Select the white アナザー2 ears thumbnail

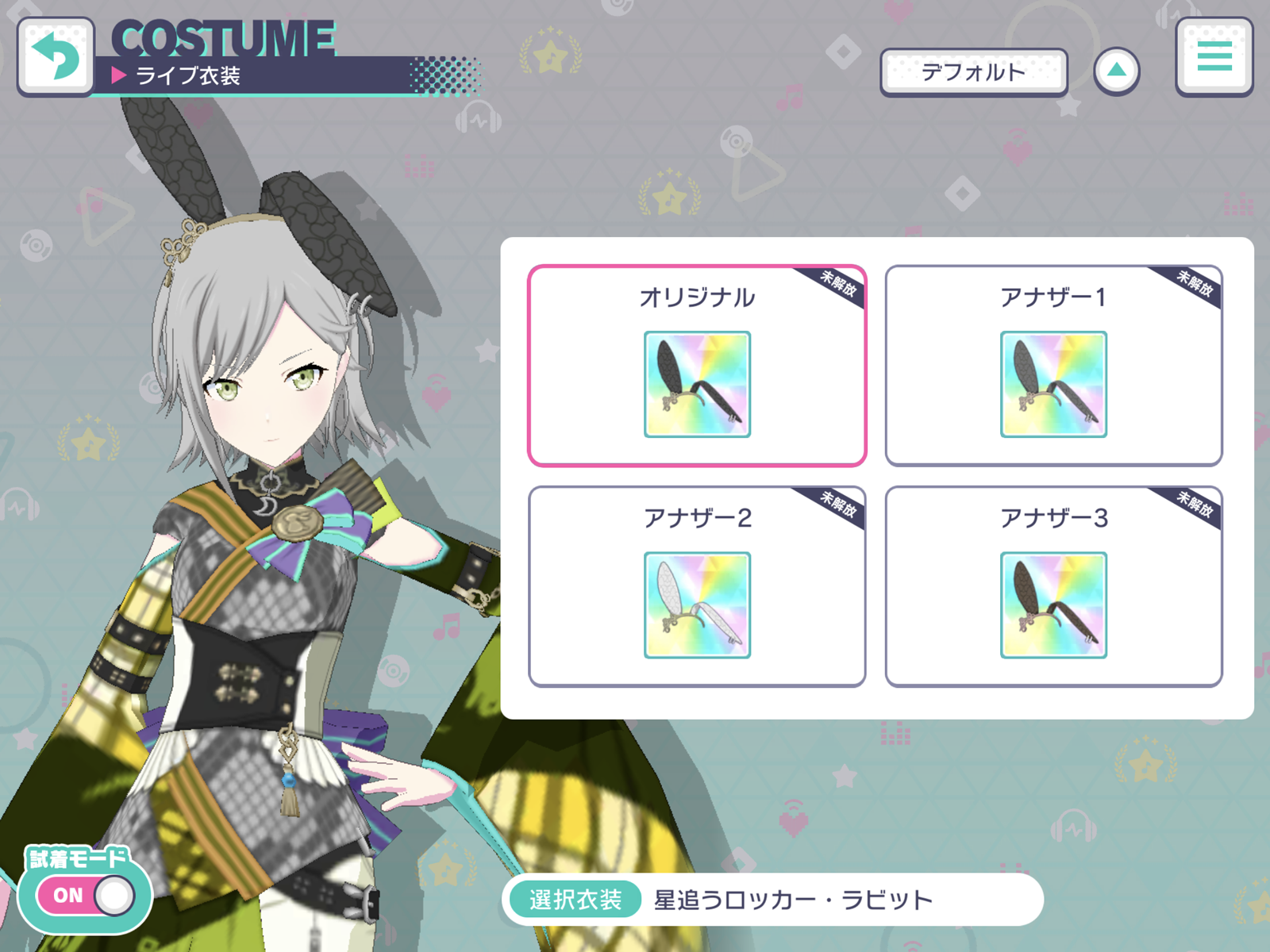(695, 605)
